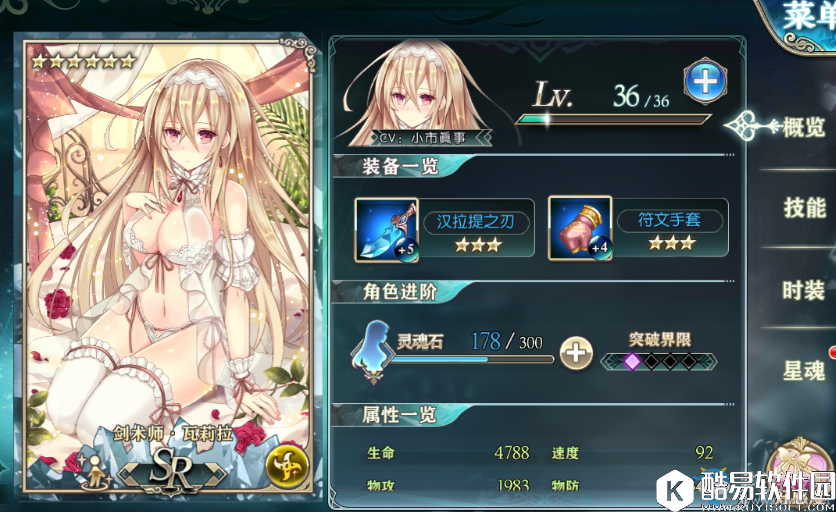Show the 时装 costume tab
Image resolution: width=836 pixels, height=512 pixels.
coord(803,290)
